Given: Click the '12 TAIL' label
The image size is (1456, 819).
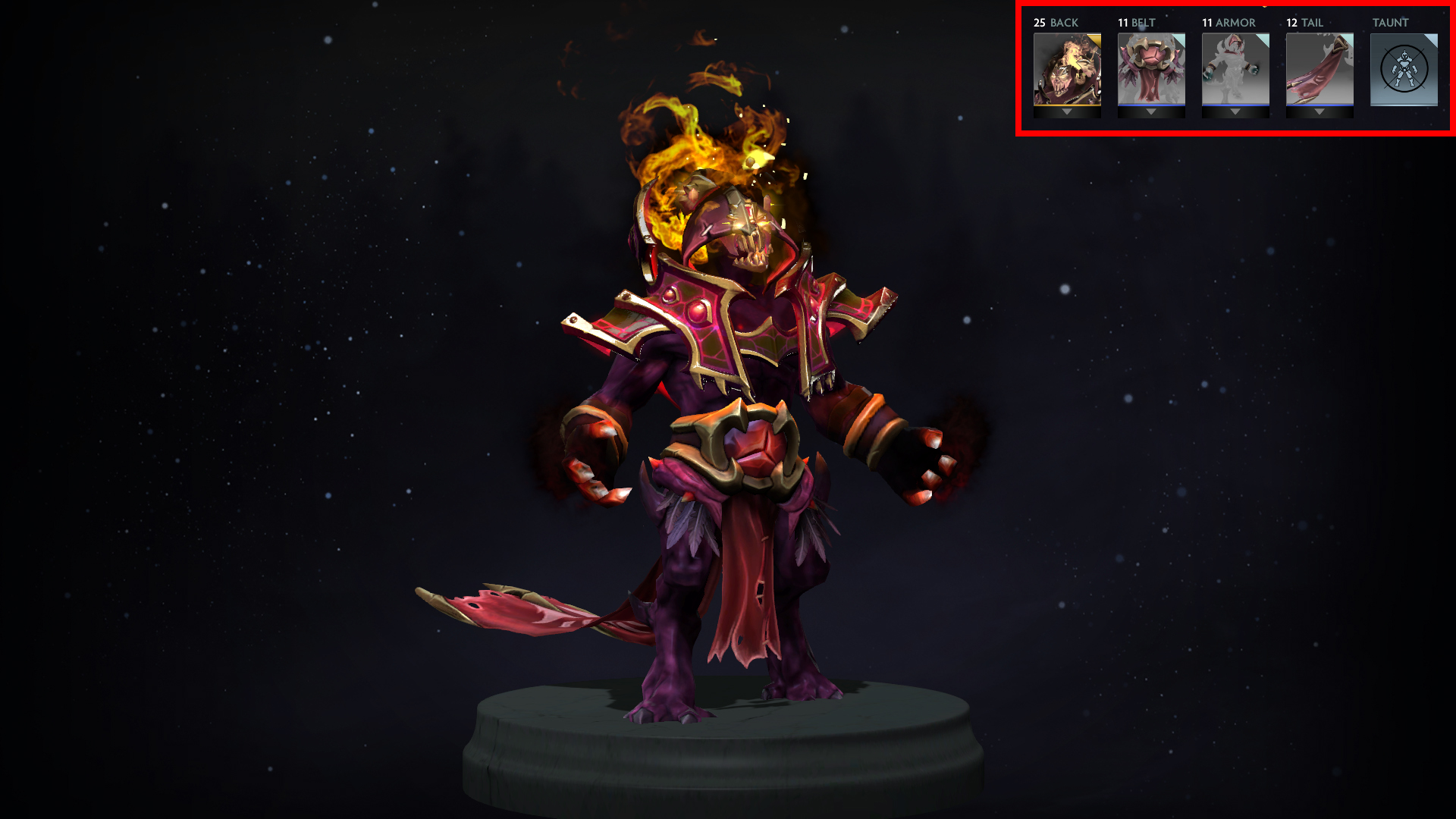Looking at the screenshot, I should [1303, 23].
